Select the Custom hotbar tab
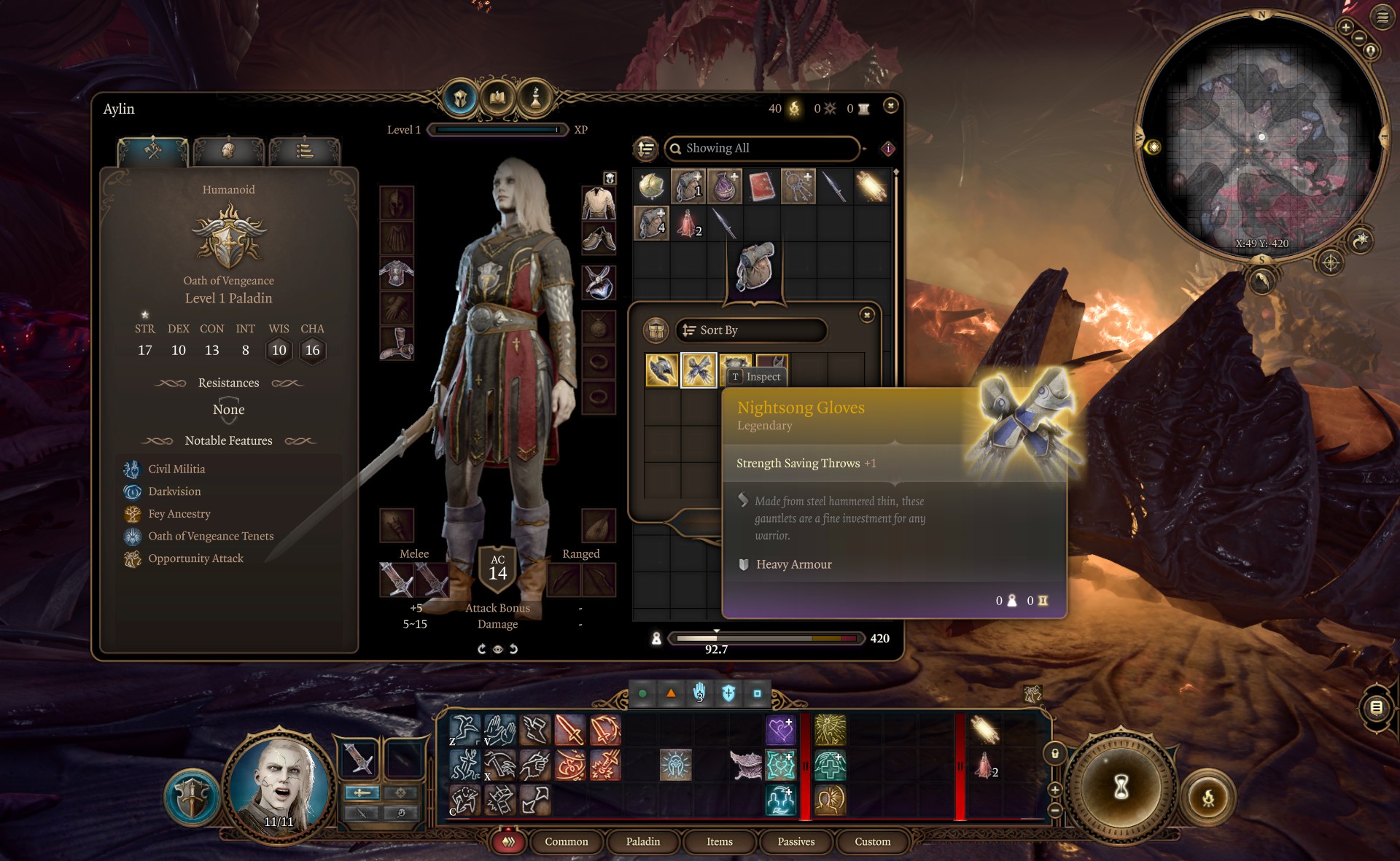This screenshot has width=1400, height=861. pos(872,841)
